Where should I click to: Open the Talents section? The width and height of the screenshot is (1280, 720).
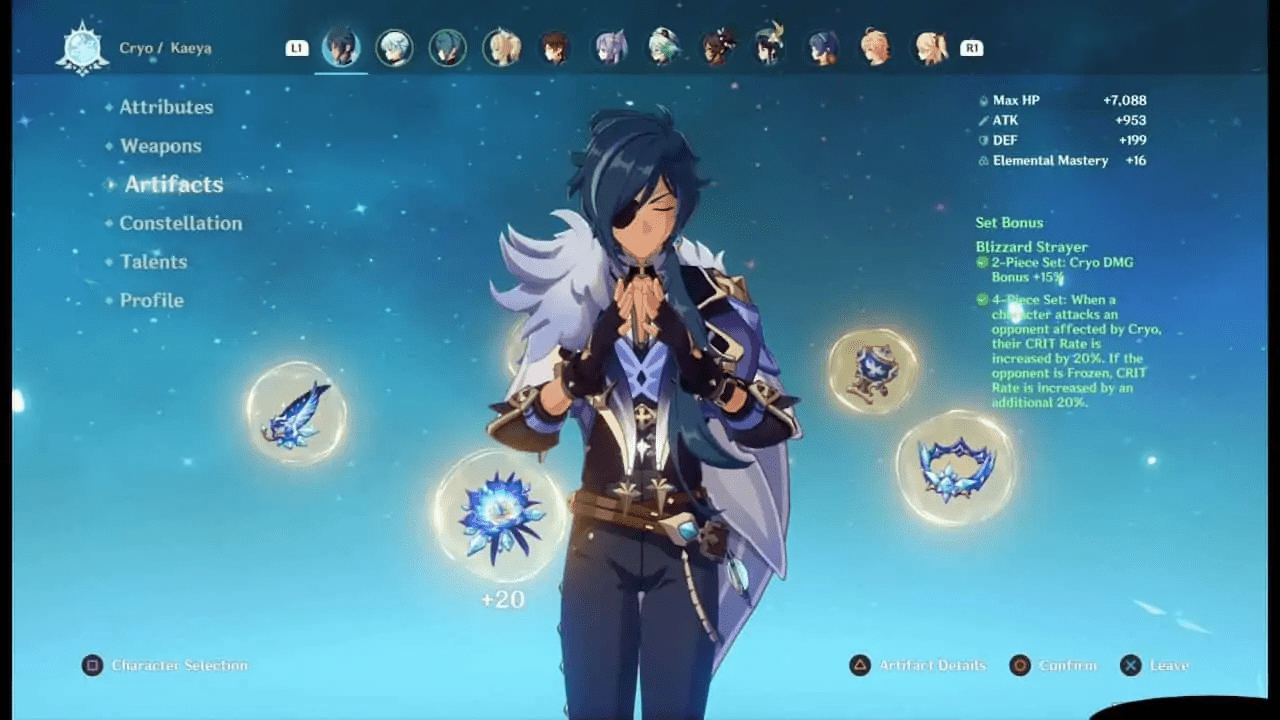click(153, 262)
